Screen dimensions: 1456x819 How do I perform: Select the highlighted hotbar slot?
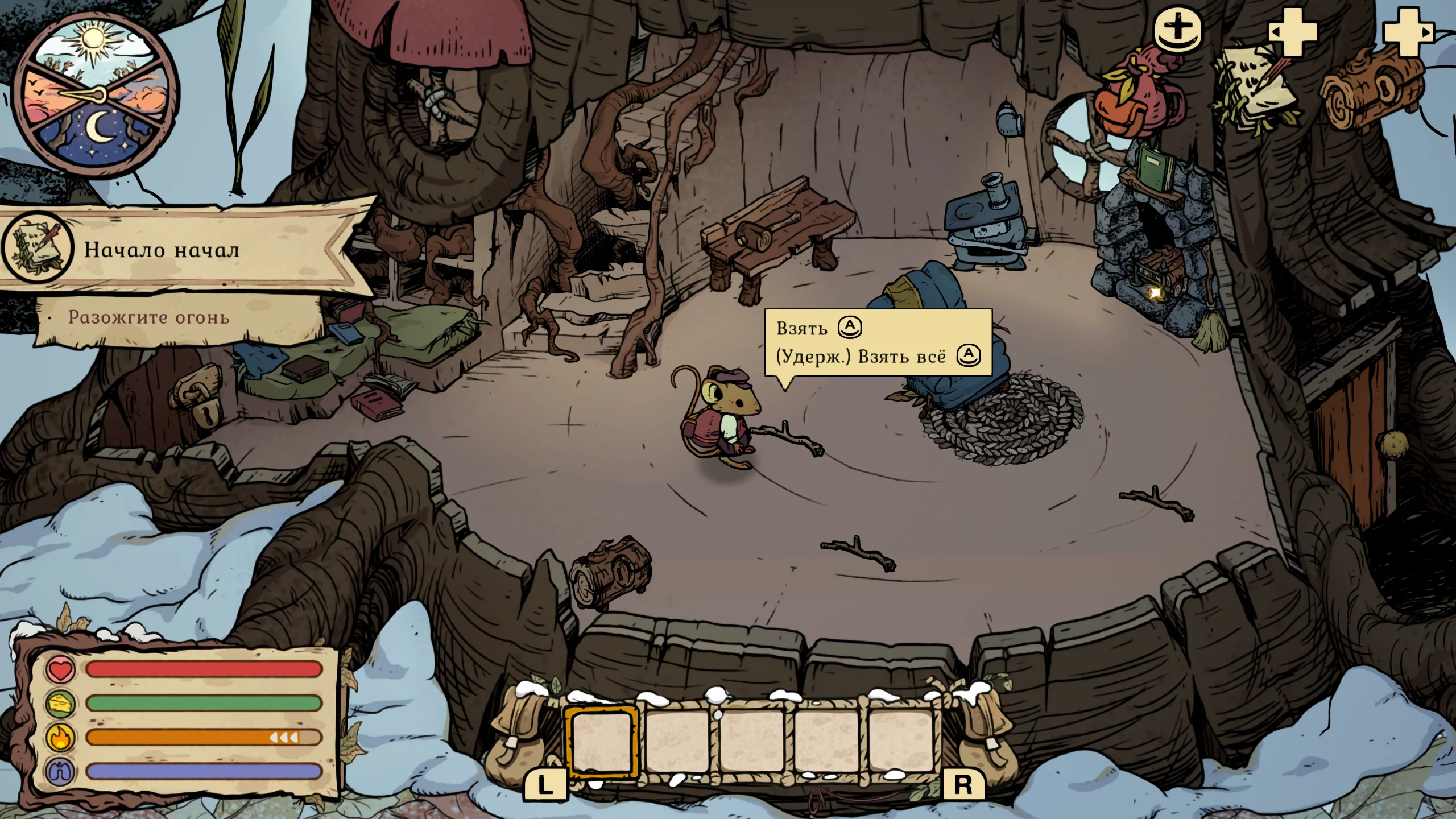(602, 741)
